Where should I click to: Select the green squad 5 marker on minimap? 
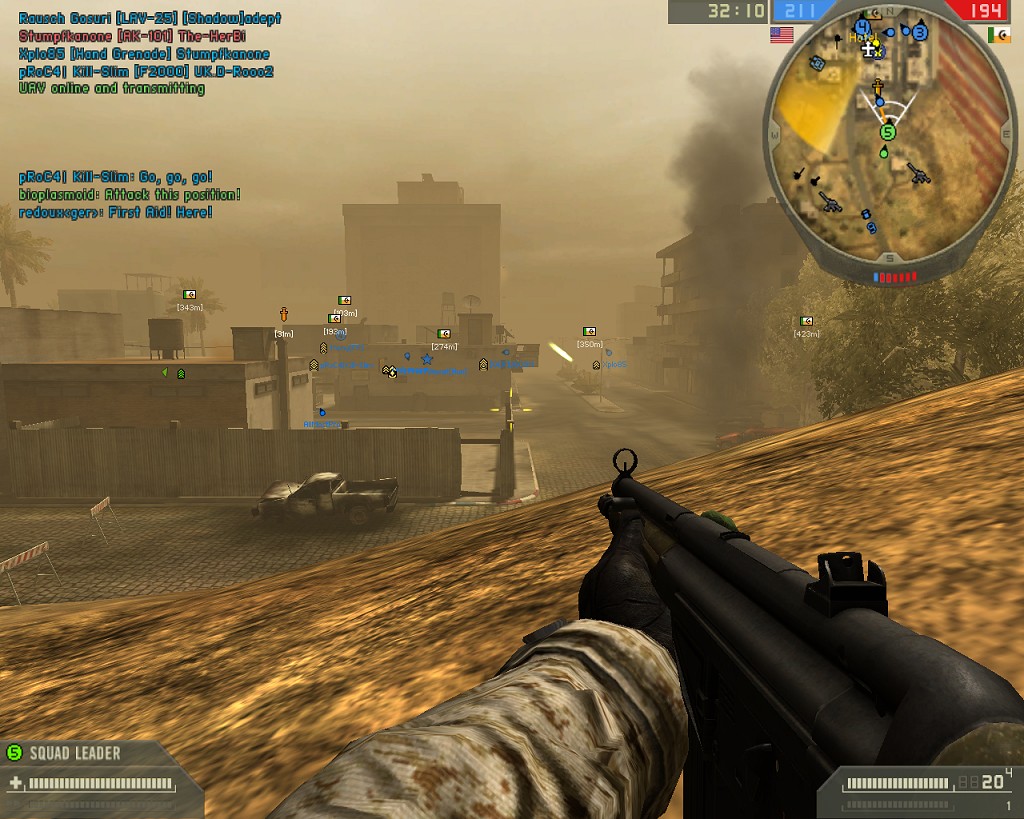tap(888, 132)
